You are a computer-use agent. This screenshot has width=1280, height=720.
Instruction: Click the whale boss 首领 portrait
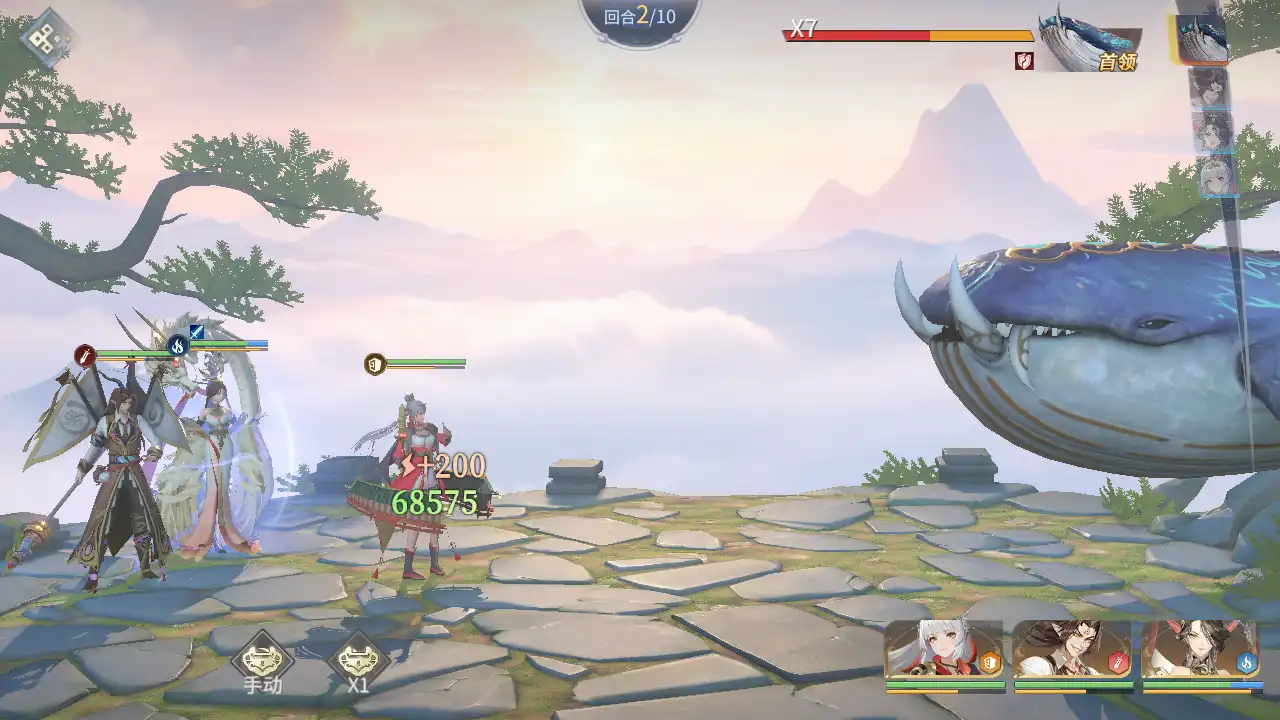coord(1088,42)
